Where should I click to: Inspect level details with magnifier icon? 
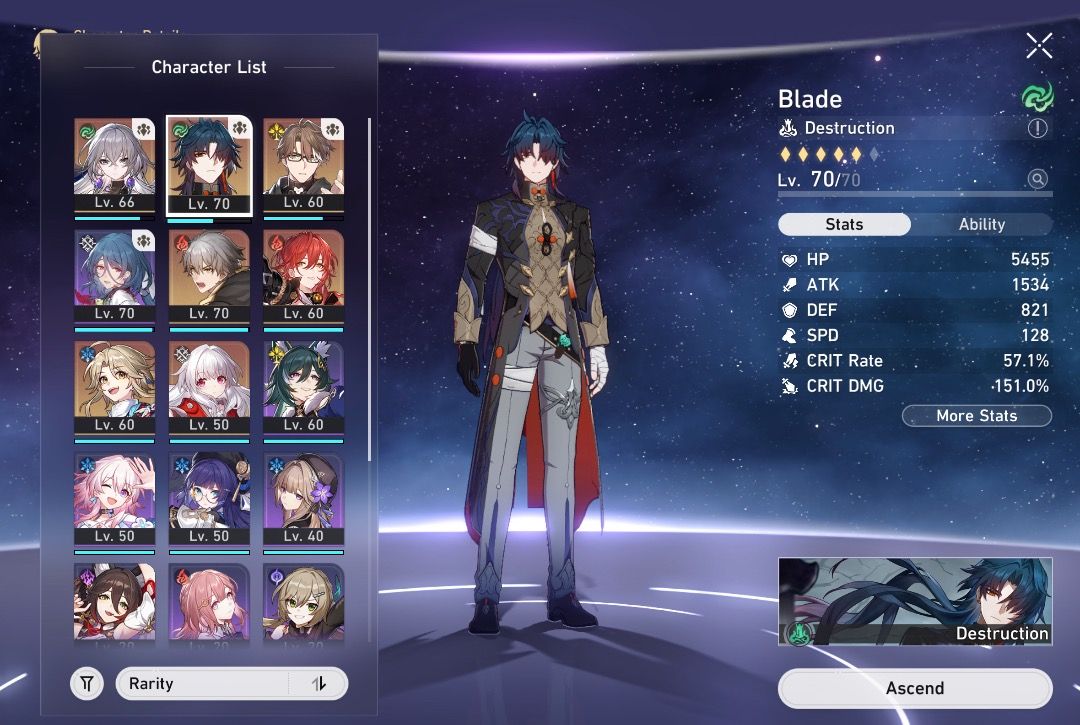click(1038, 180)
